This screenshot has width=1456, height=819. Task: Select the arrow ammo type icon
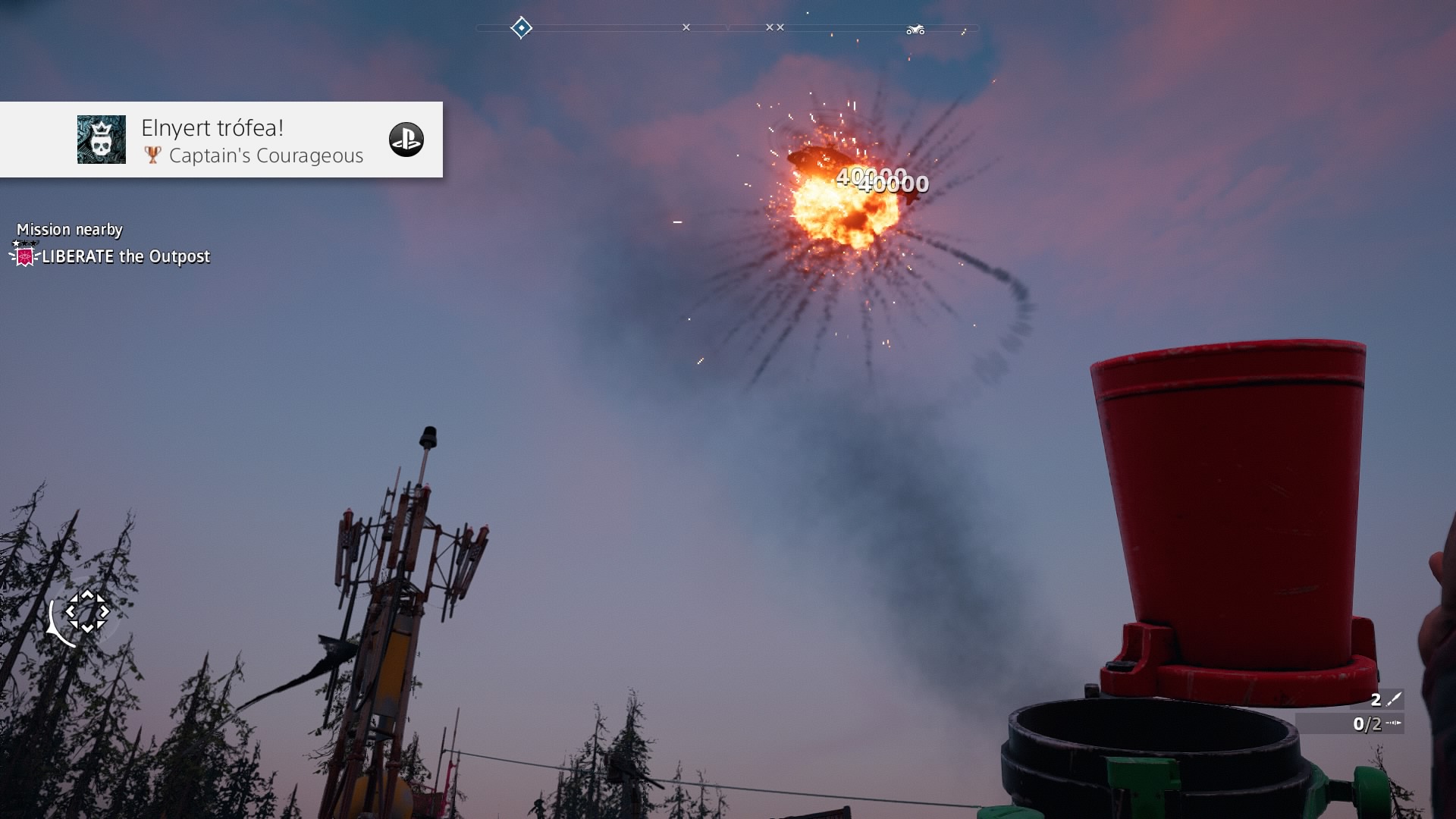coord(1393,723)
